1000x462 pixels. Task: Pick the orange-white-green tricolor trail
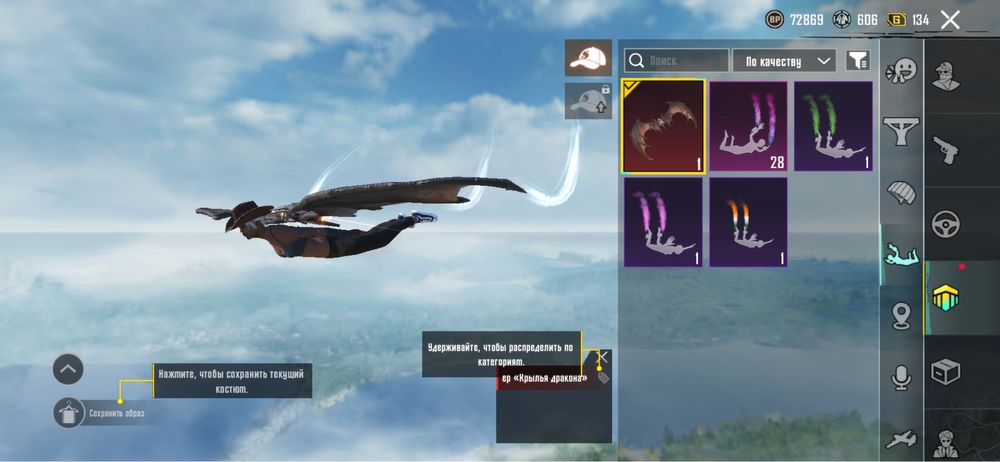tap(749, 222)
